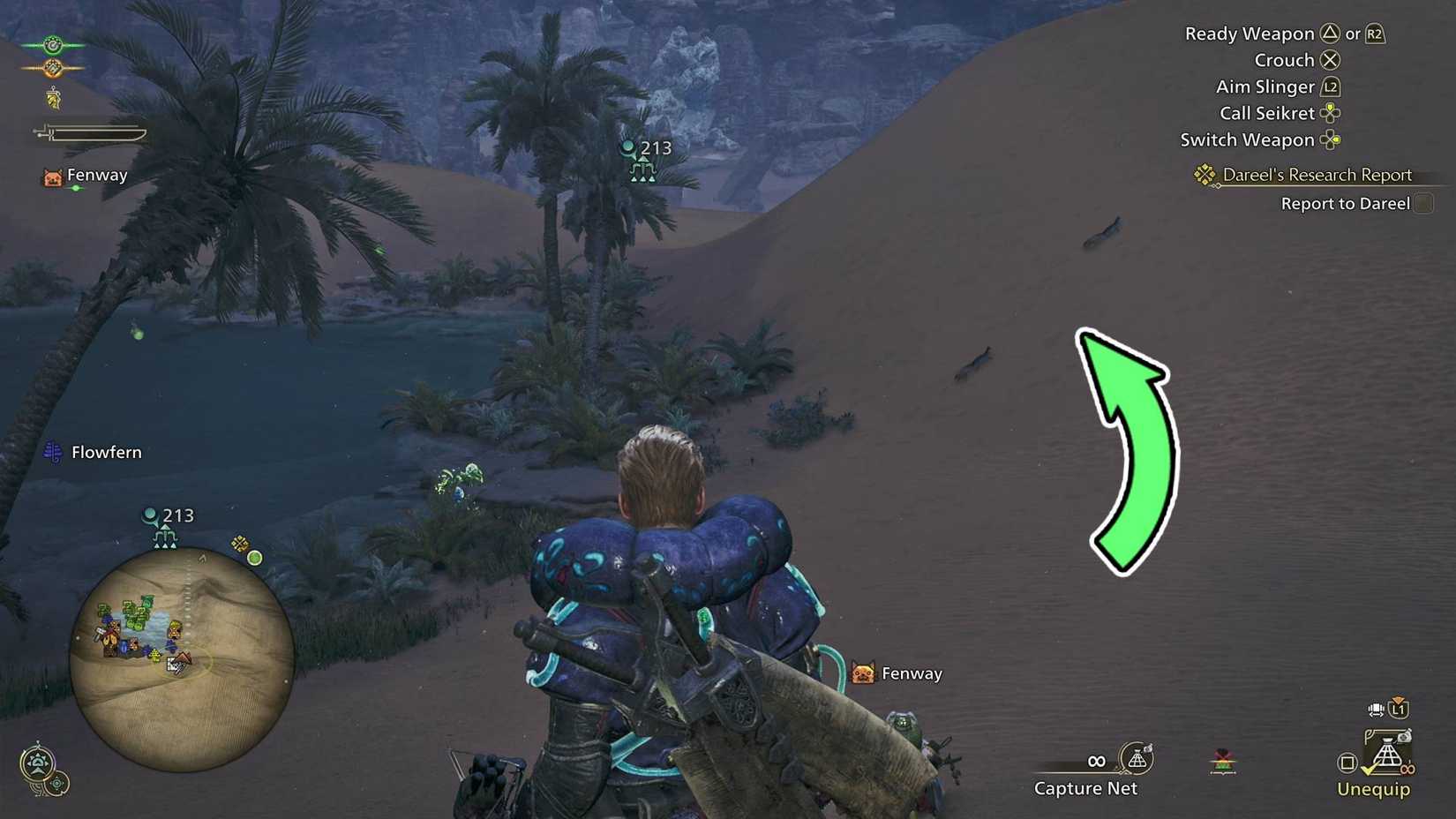Check the Report to Dareel checkbox
Screen dimensions: 1456x819
(1423, 203)
